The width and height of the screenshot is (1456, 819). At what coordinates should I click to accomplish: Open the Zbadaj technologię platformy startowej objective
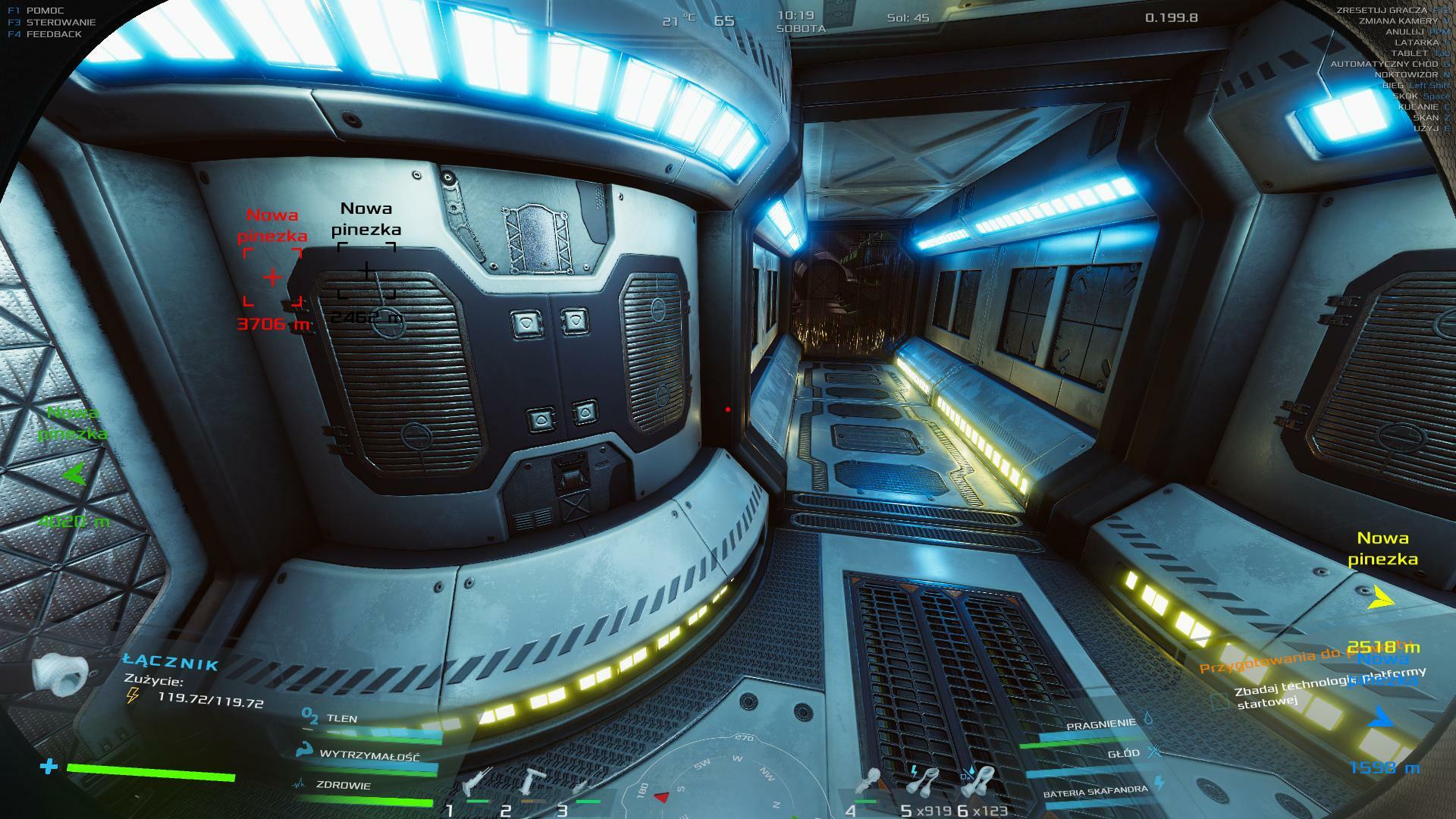coord(1327,688)
